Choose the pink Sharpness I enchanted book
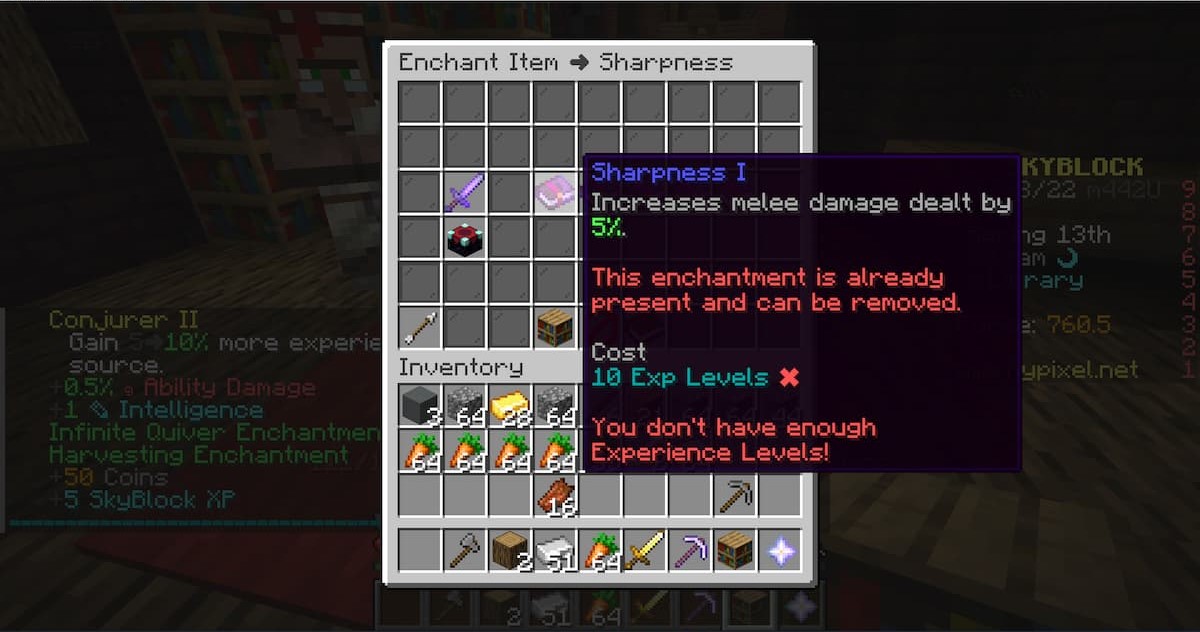 [x=555, y=191]
